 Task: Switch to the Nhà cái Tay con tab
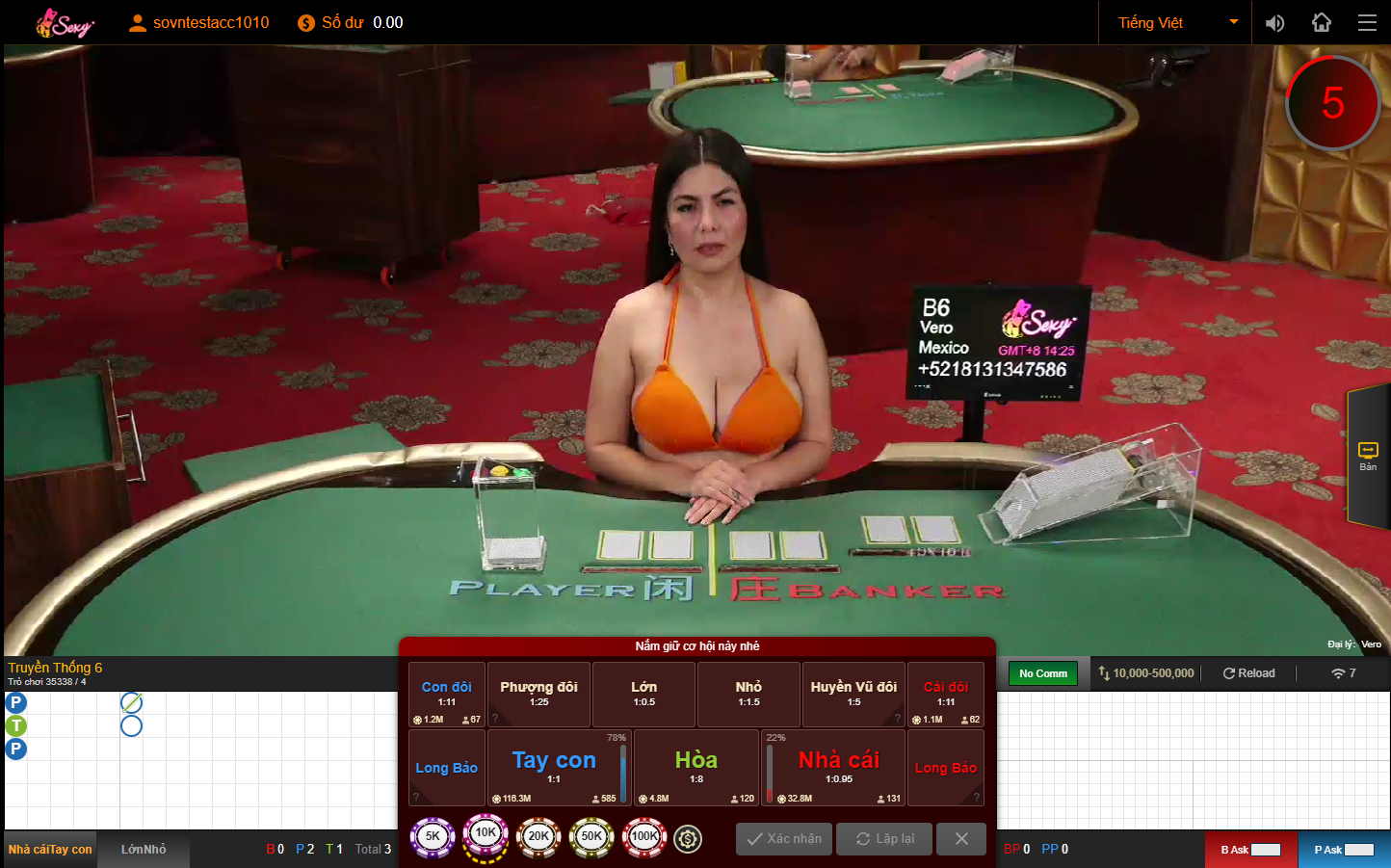(x=49, y=849)
